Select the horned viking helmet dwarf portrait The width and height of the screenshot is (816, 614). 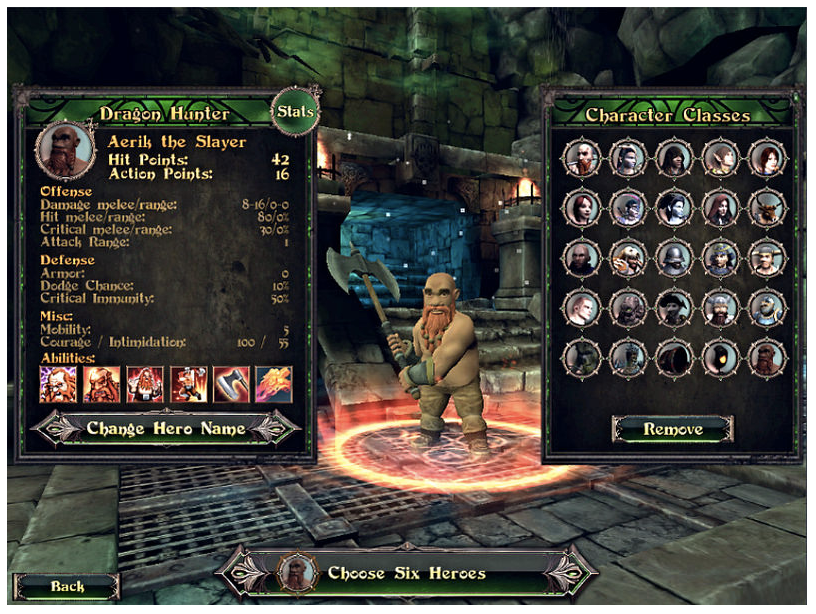pyautogui.click(x=720, y=308)
